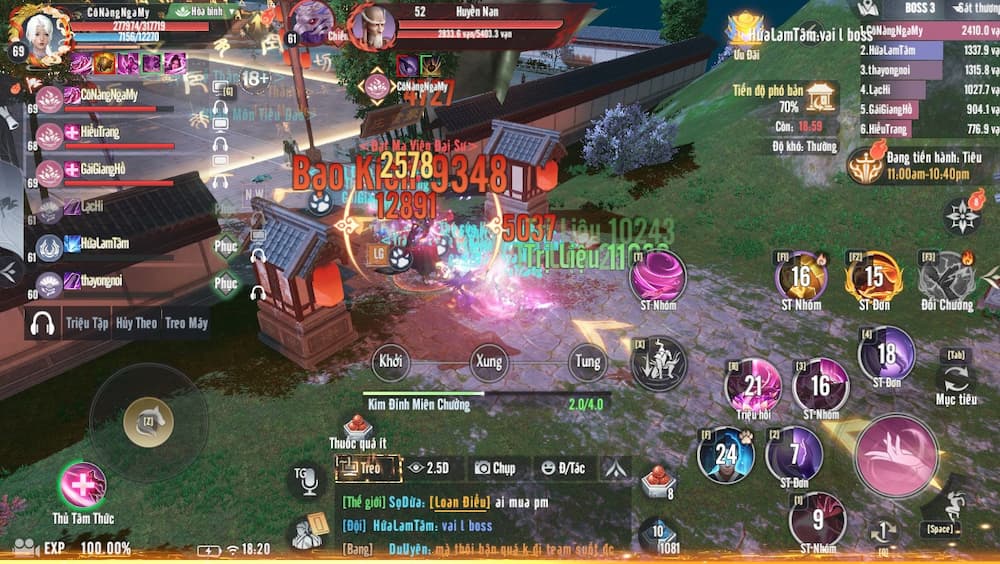Choose the Treo Máy auto-play button
The image size is (1000, 564).
(186, 323)
